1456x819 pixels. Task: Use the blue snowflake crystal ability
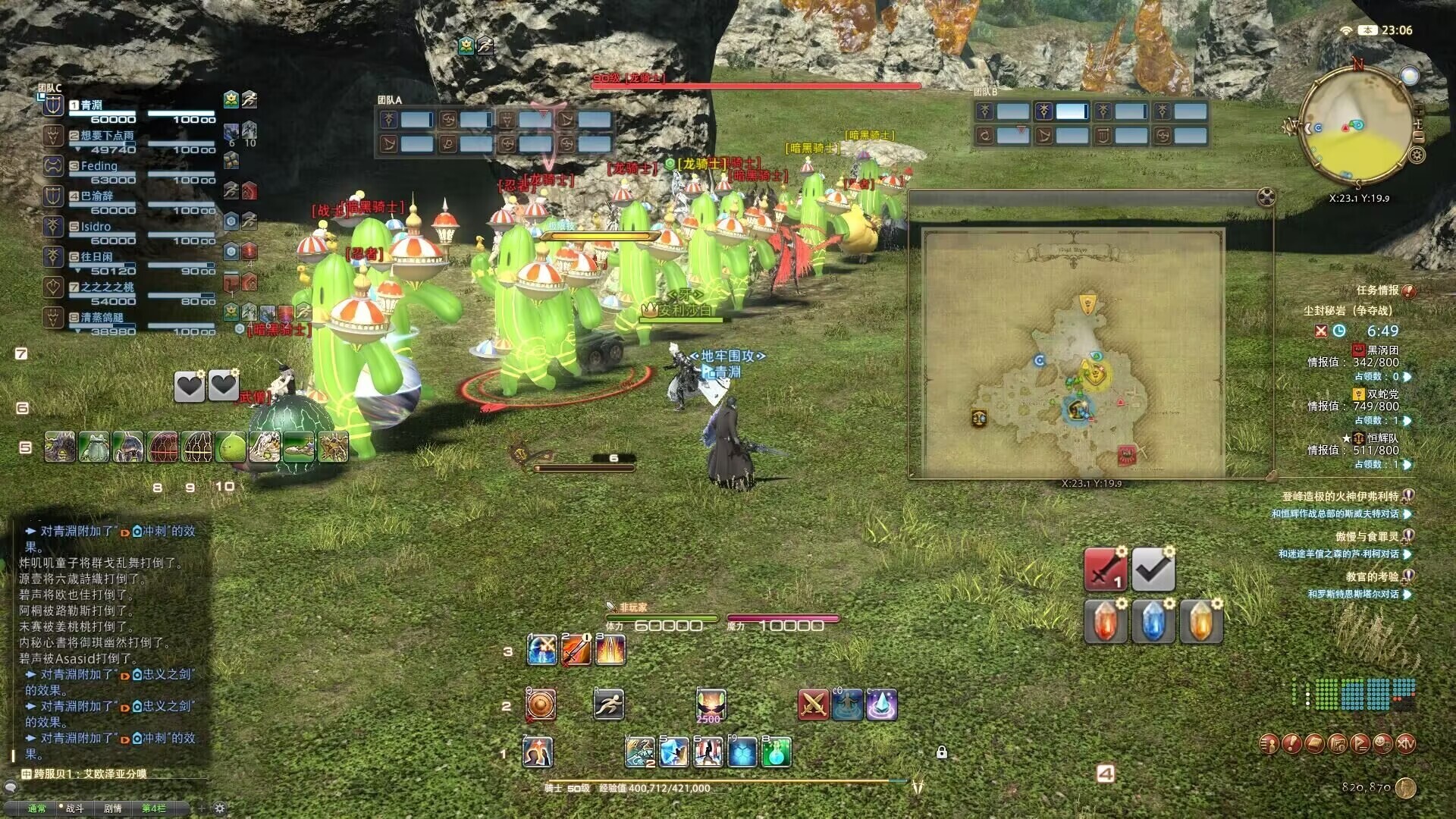[x=742, y=752]
